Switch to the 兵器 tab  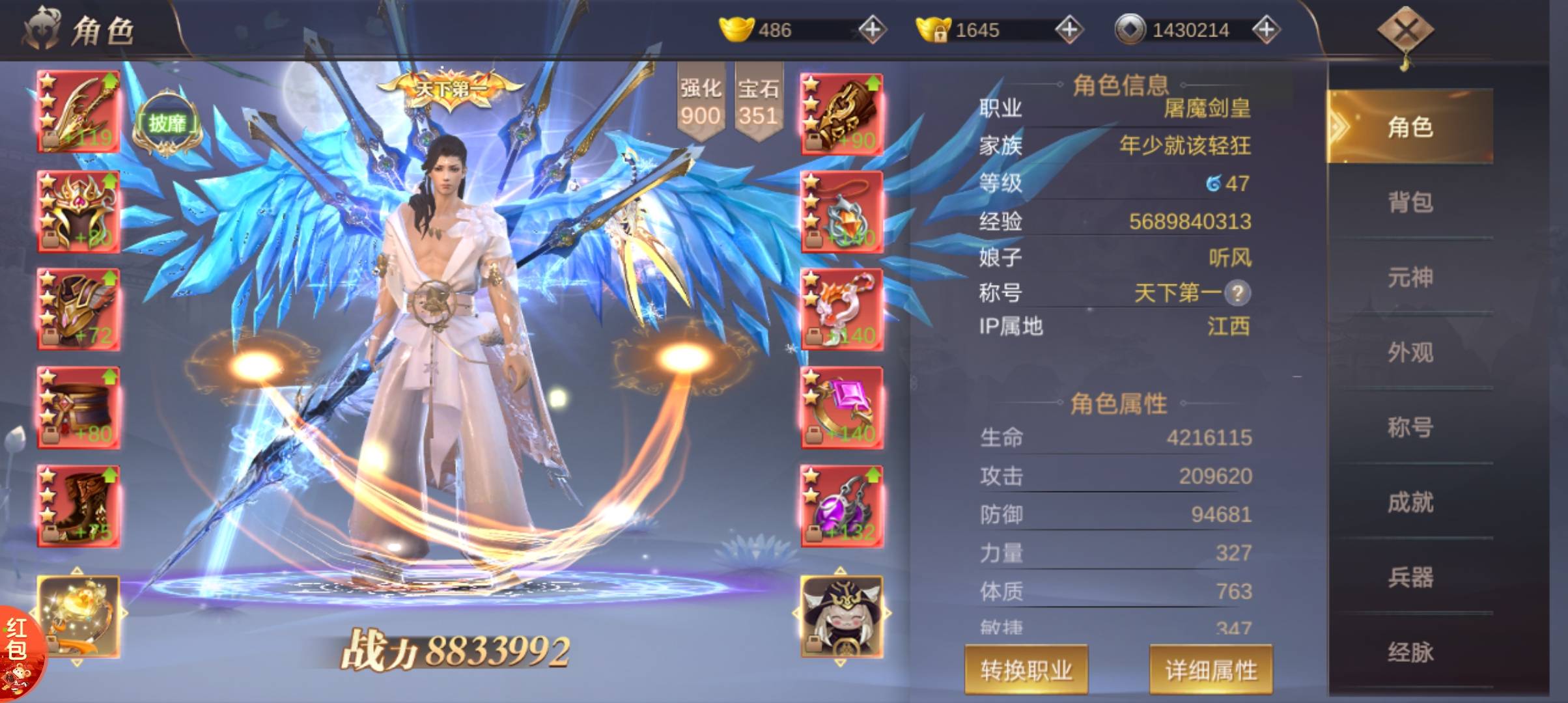(1410, 577)
